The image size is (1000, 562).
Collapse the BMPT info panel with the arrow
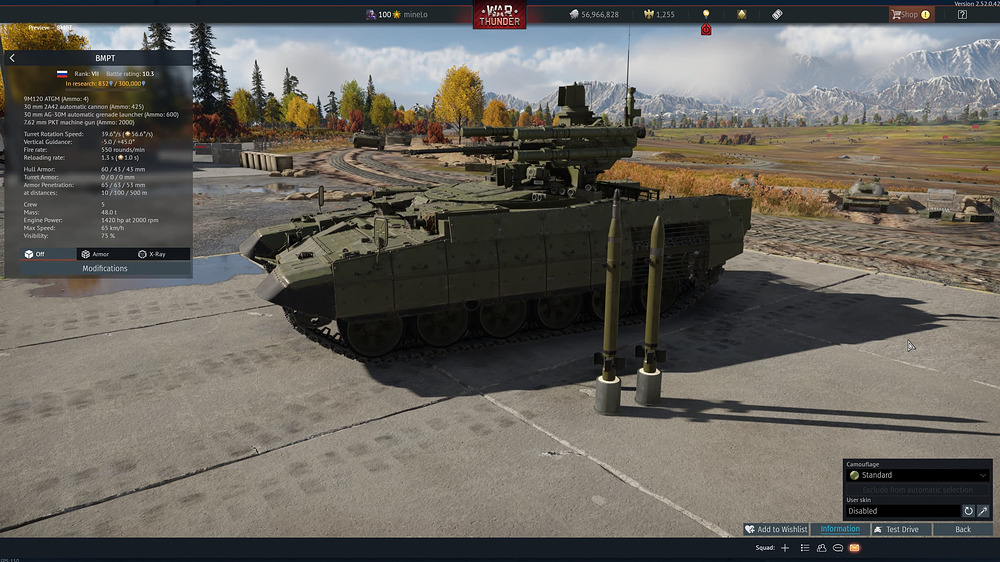coord(12,58)
